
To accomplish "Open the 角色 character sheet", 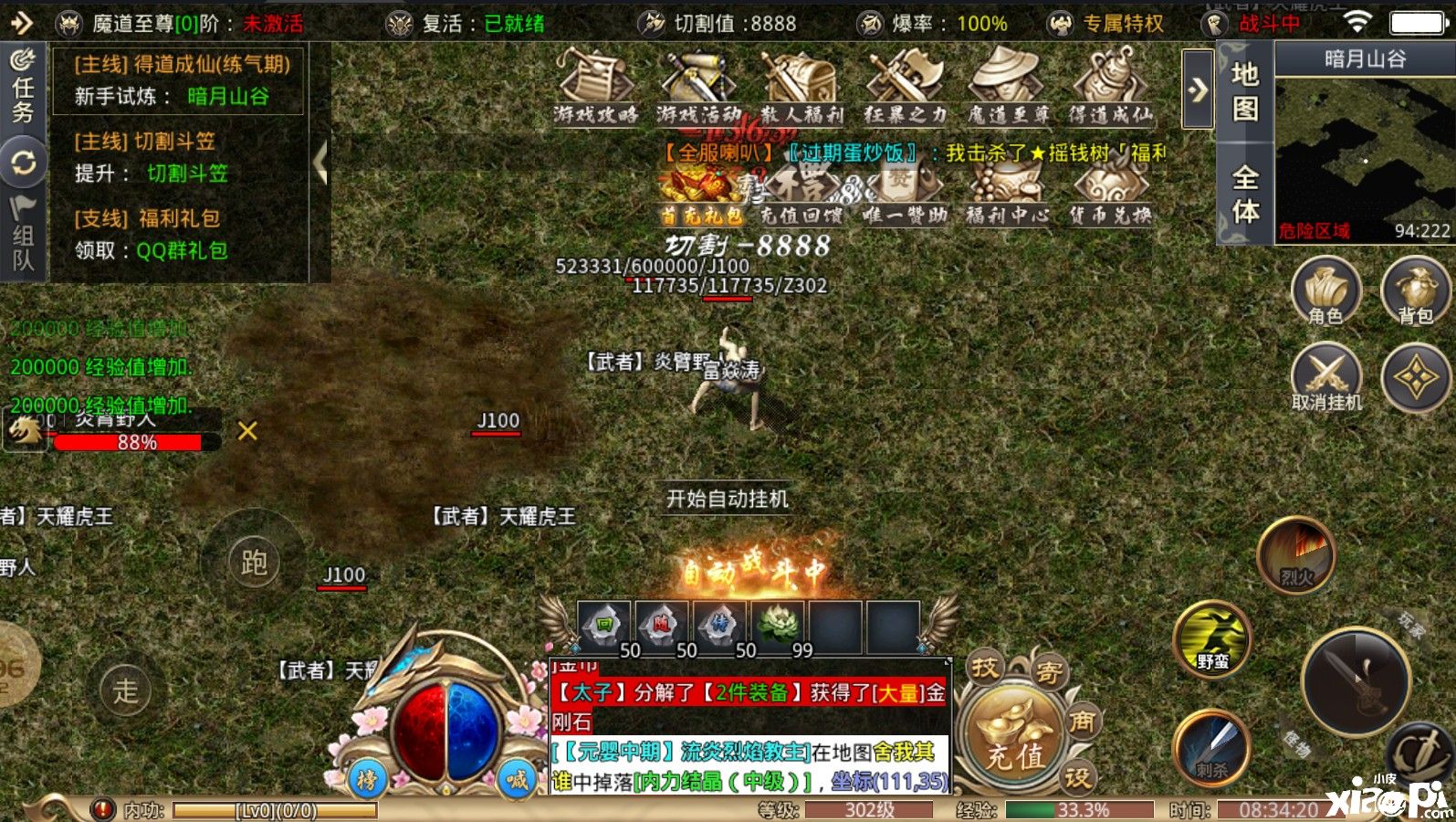I will tap(1325, 292).
